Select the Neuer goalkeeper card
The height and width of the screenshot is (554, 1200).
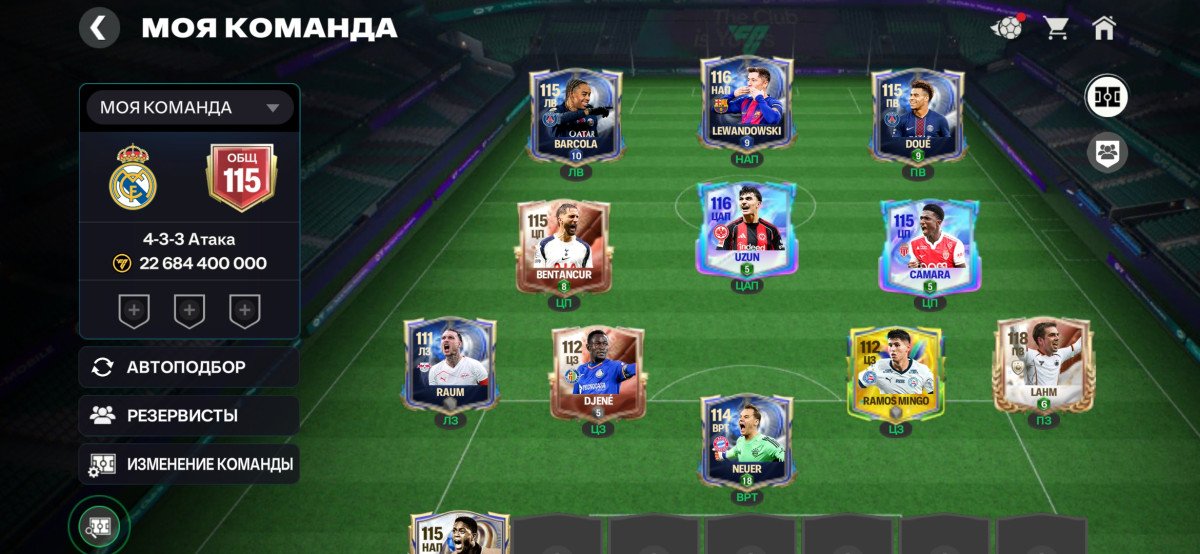point(746,441)
